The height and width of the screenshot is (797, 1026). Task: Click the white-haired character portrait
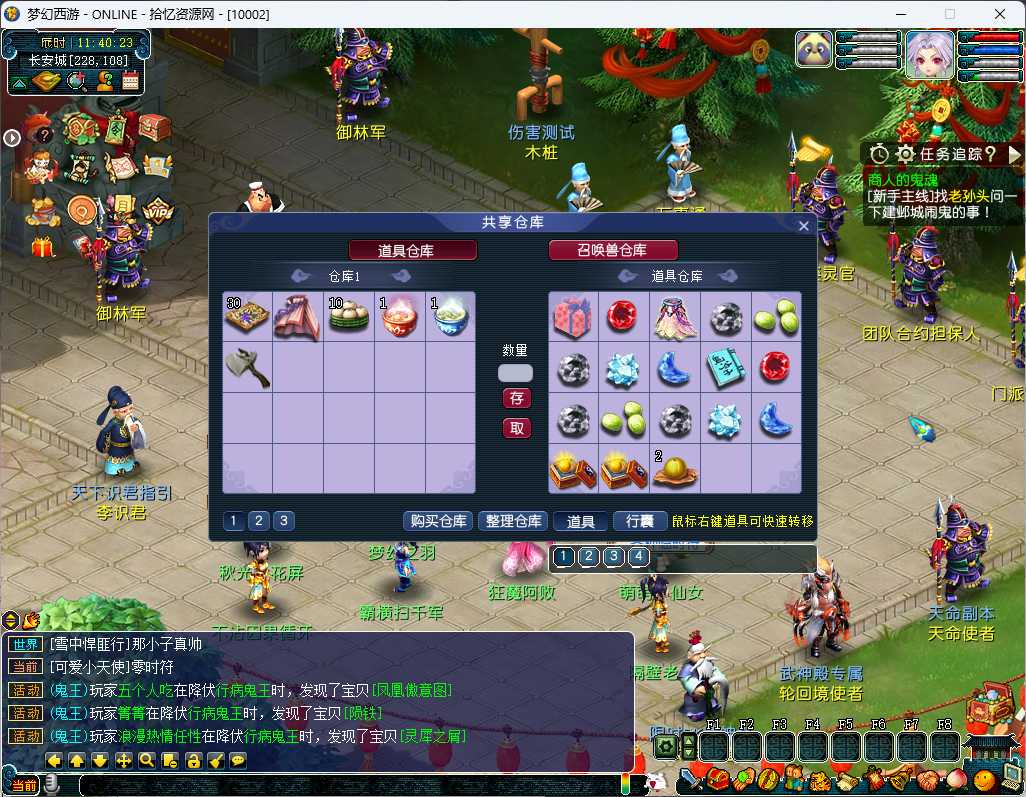coord(930,54)
